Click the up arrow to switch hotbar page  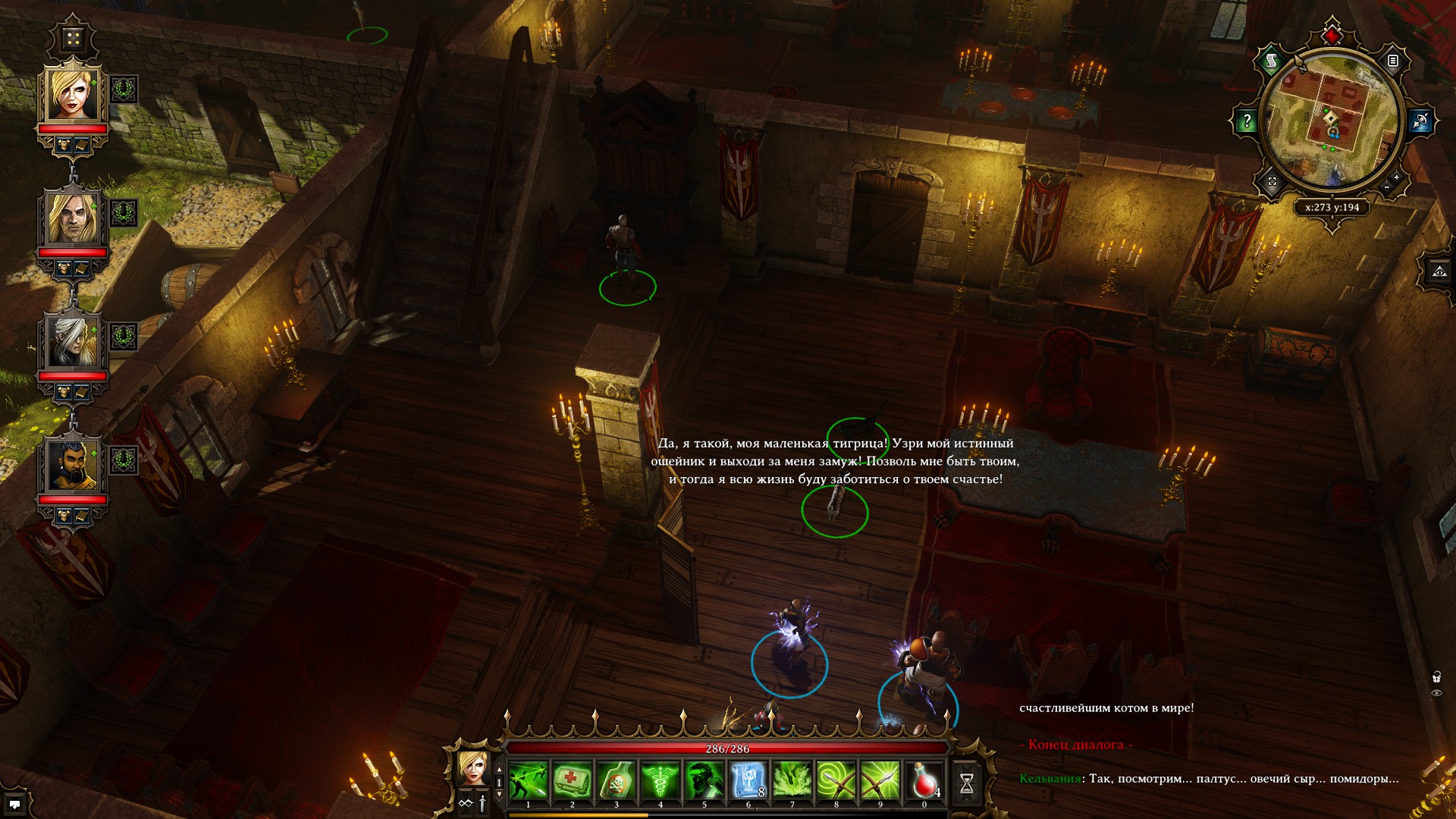499,768
